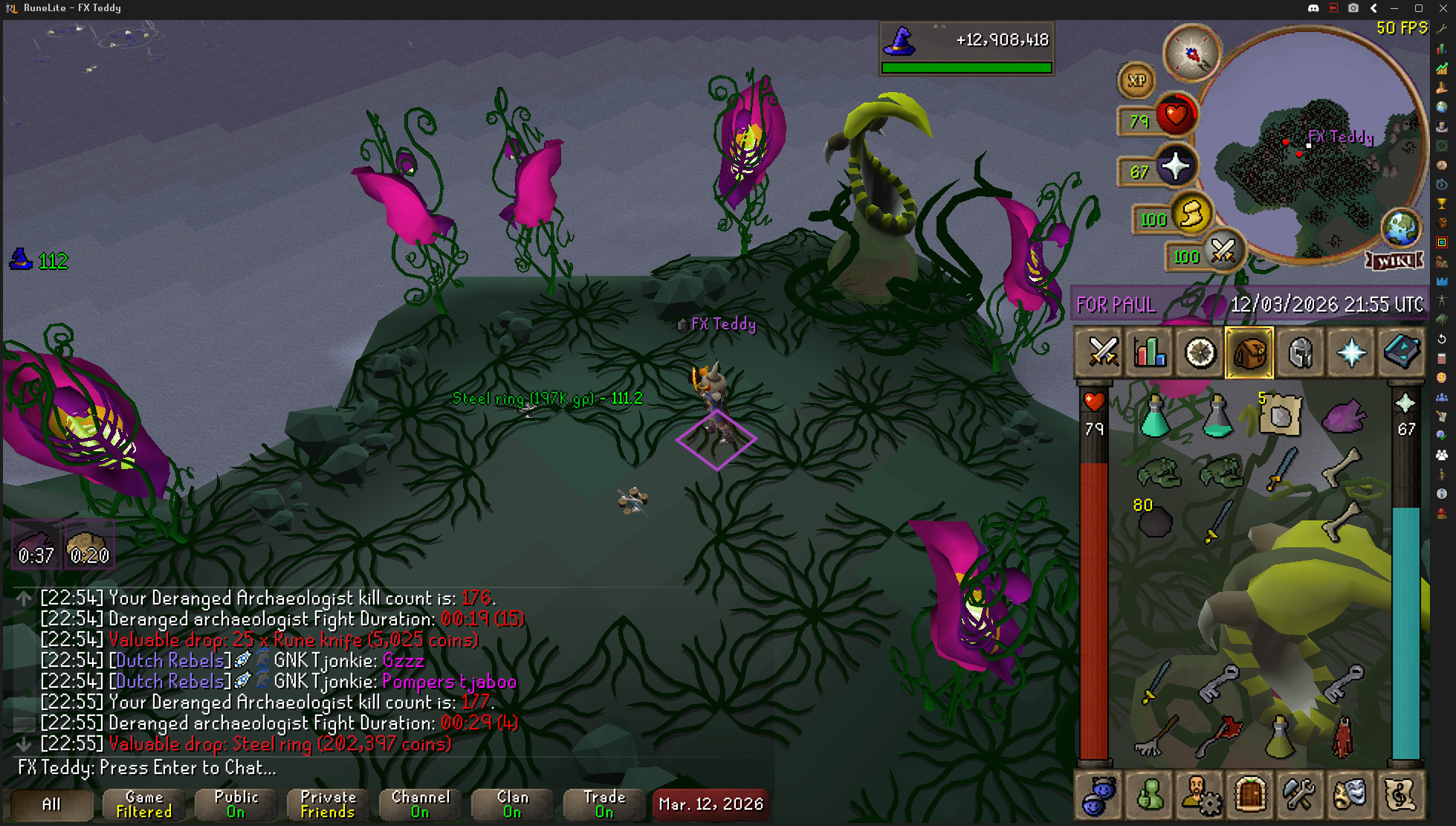Open the Combat Options tab
The width and height of the screenshot is (1456, 826).
click(1102, 352)
